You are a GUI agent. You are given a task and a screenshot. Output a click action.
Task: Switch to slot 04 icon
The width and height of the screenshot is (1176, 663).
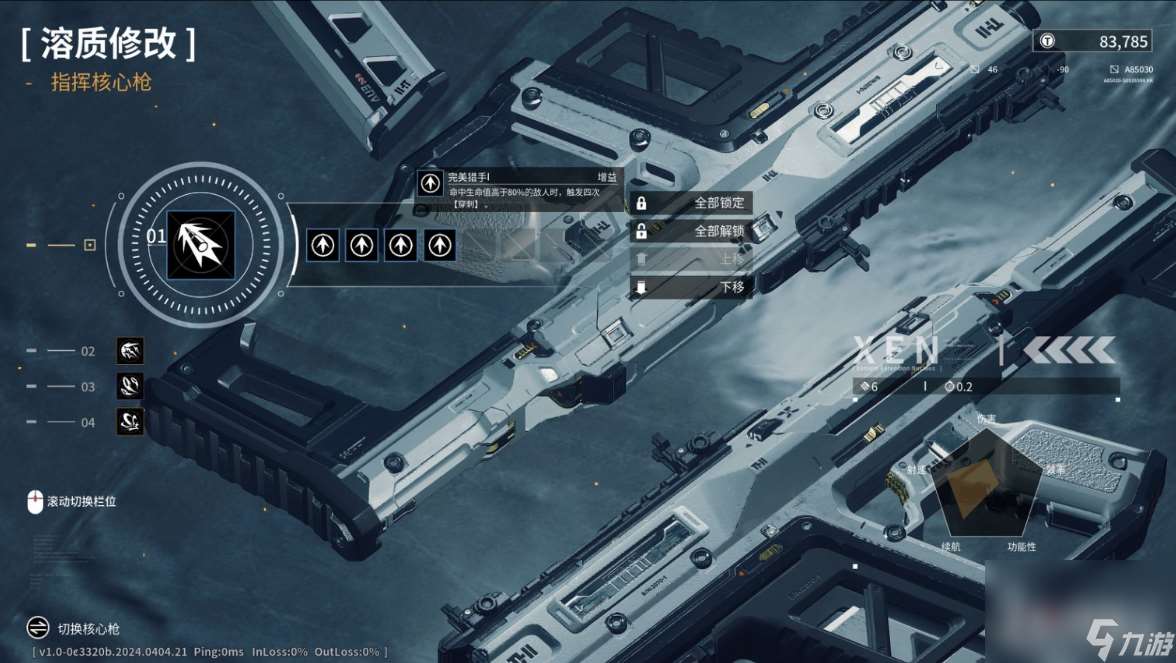pyautogui.click(x=130, y=422)
